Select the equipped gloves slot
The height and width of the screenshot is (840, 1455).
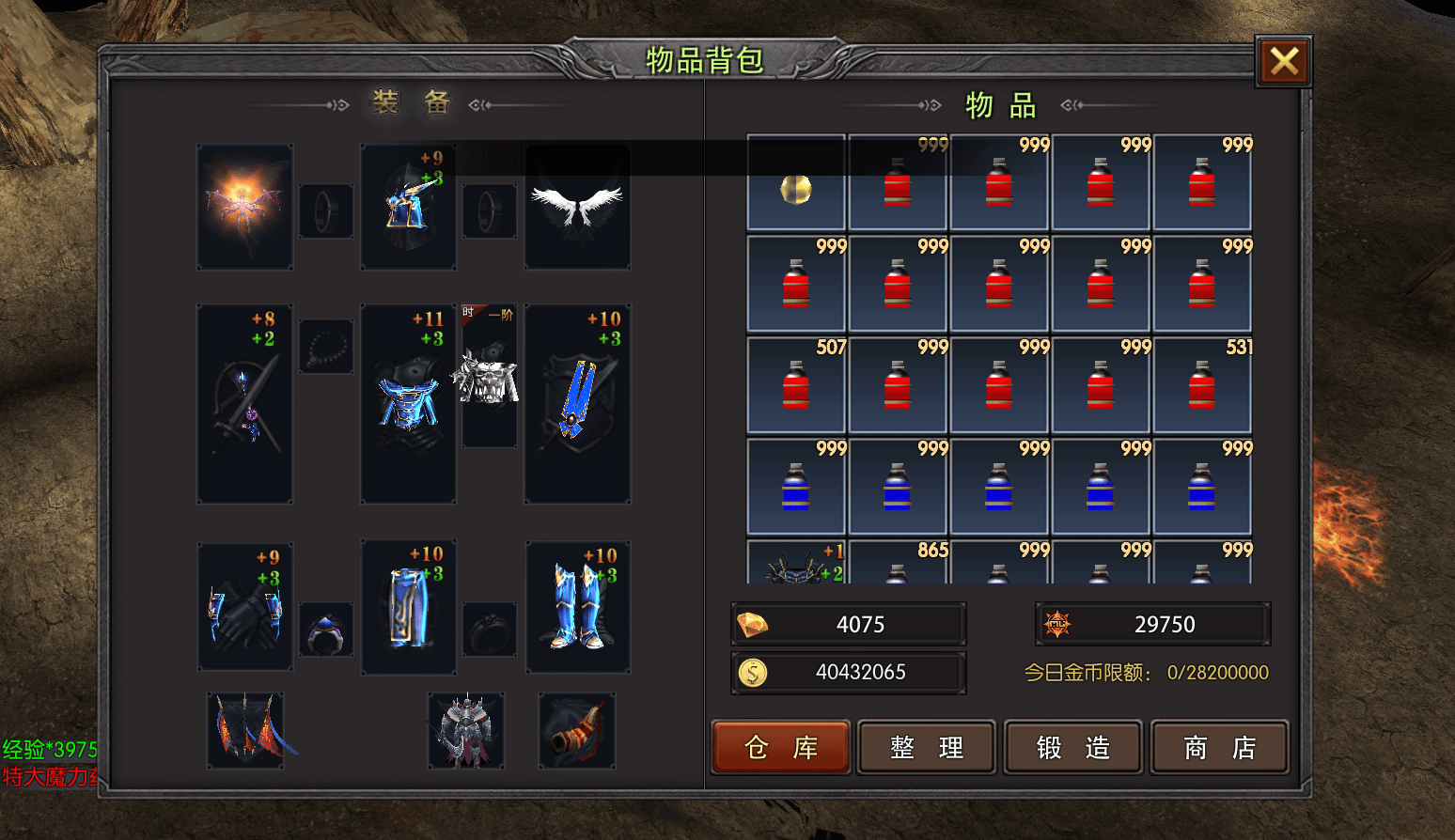point(244,606)
